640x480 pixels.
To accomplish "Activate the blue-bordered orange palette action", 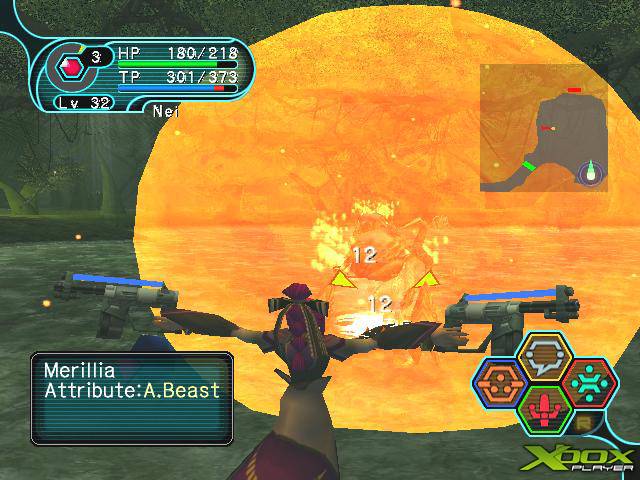I will point(499,384).
